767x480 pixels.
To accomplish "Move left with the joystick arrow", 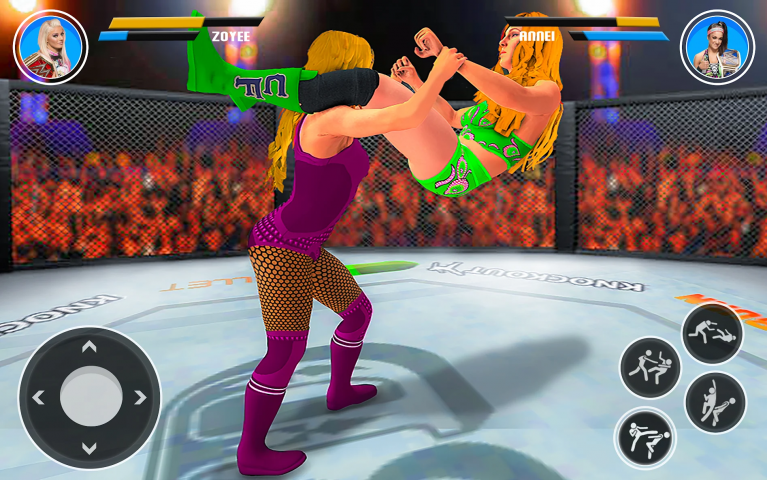I will point(39,397).
